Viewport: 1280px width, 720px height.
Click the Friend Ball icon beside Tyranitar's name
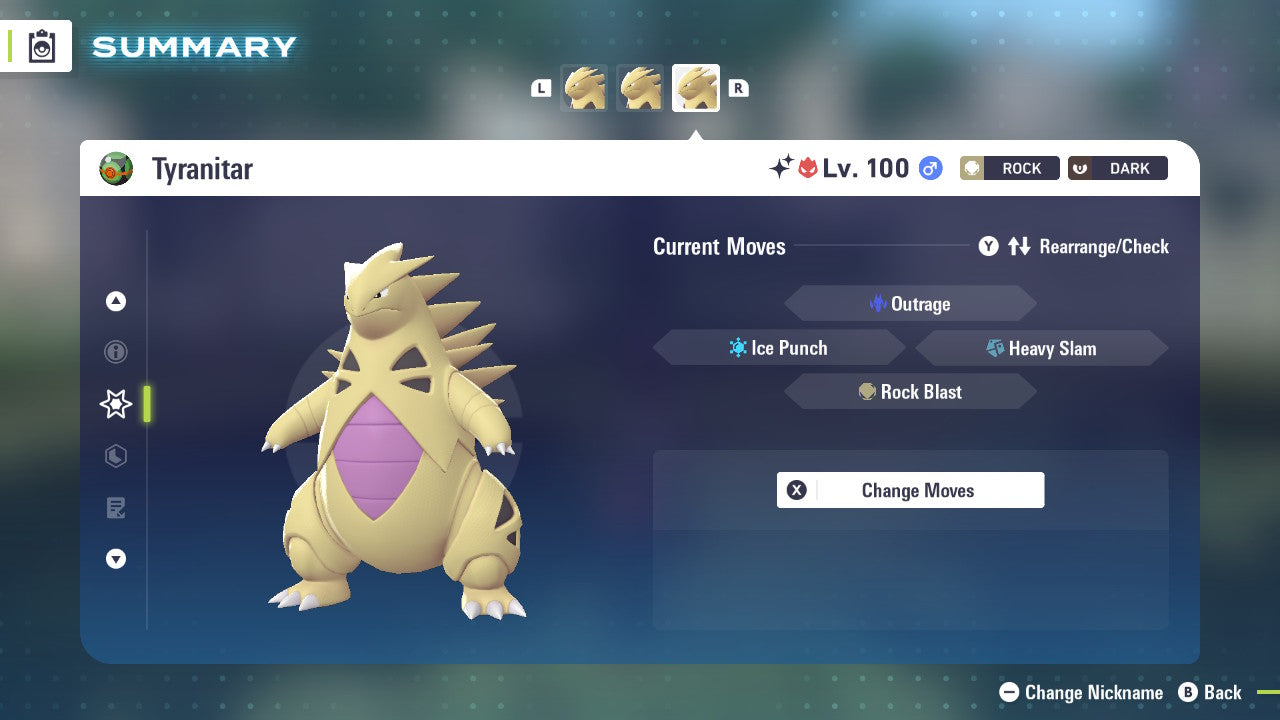117,168
